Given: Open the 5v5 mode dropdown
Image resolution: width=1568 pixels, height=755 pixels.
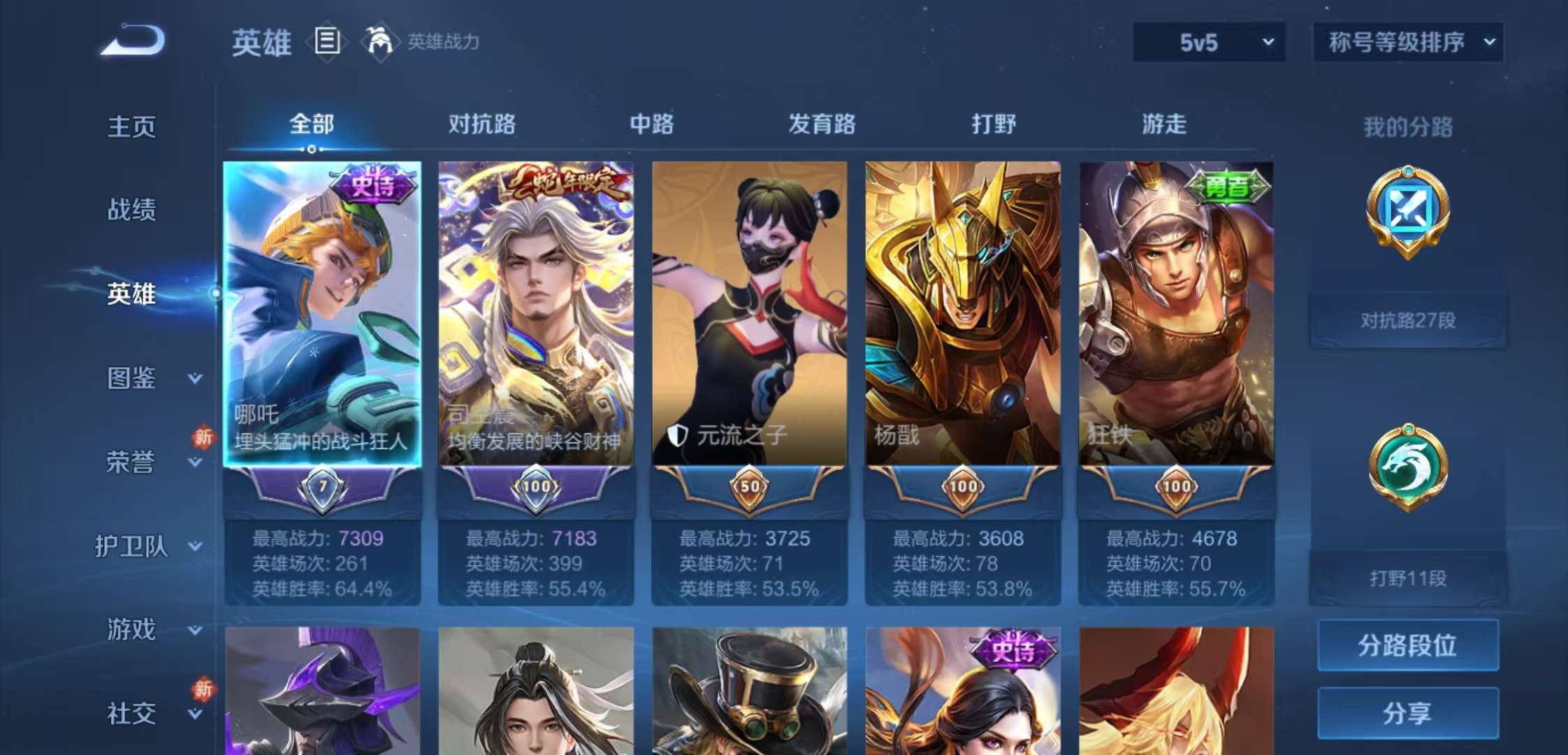Looking at the screenshot, I should pos(1207,41).
